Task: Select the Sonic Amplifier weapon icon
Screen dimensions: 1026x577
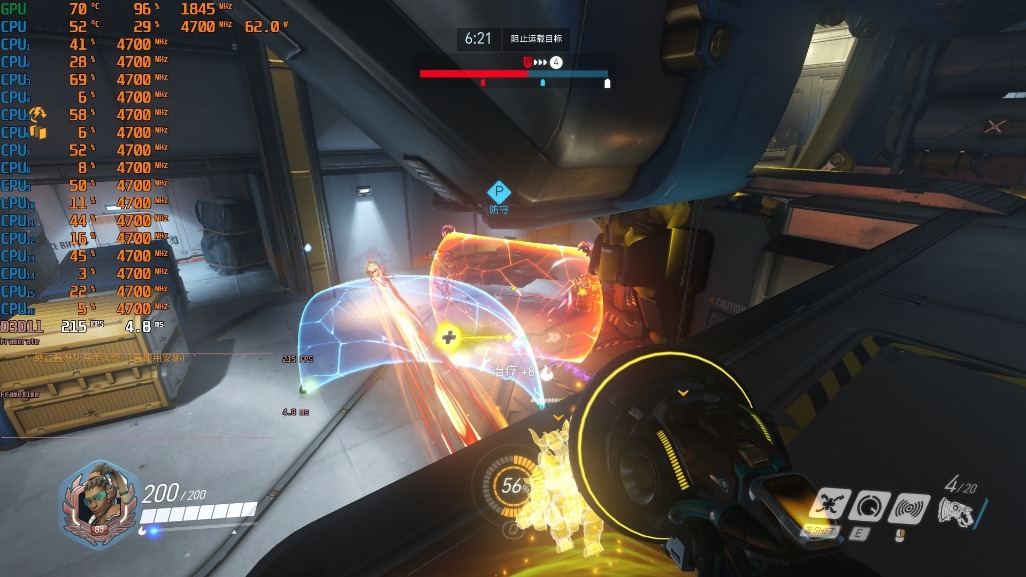Action: tap(957, 511)
